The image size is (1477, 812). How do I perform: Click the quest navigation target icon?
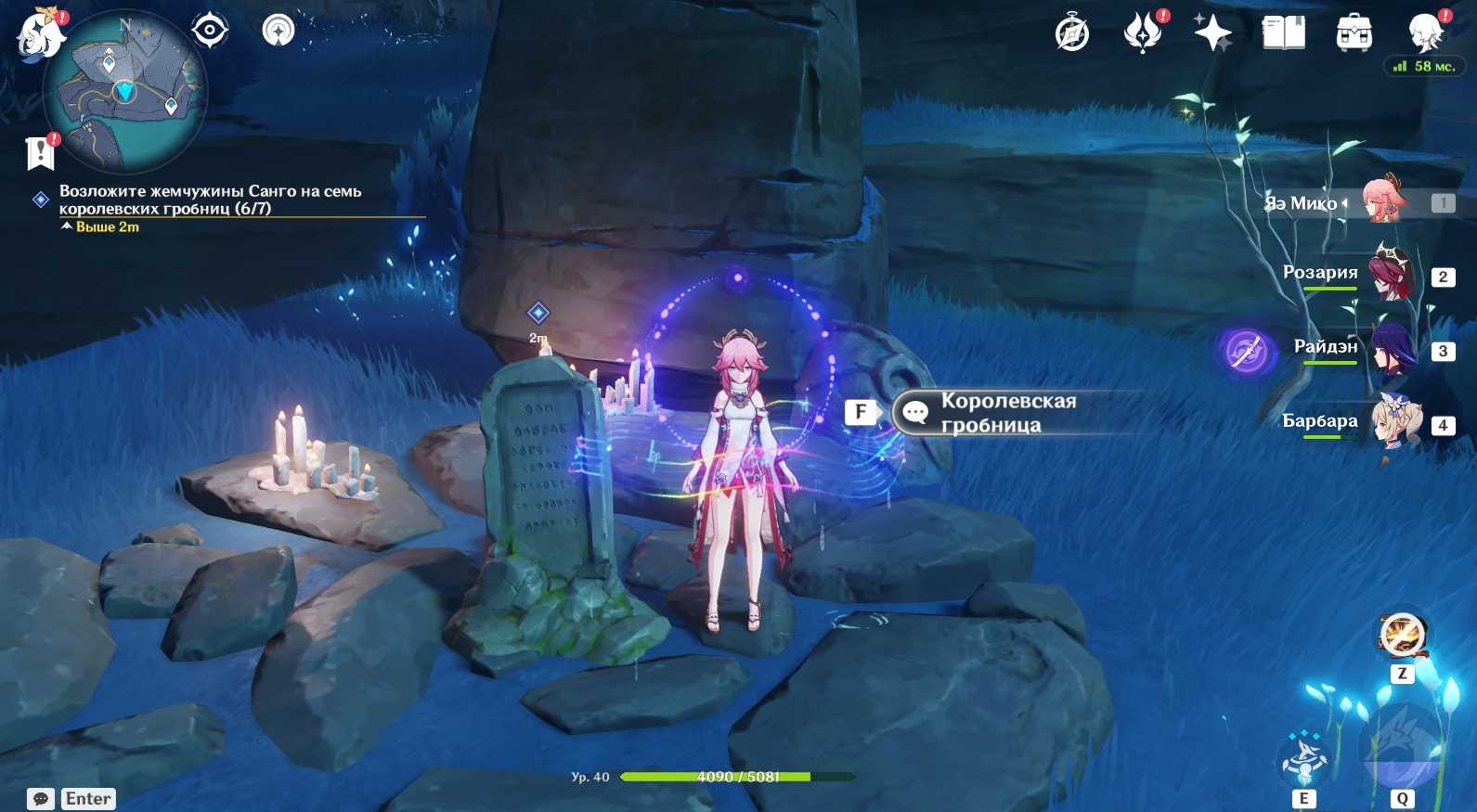210,31
